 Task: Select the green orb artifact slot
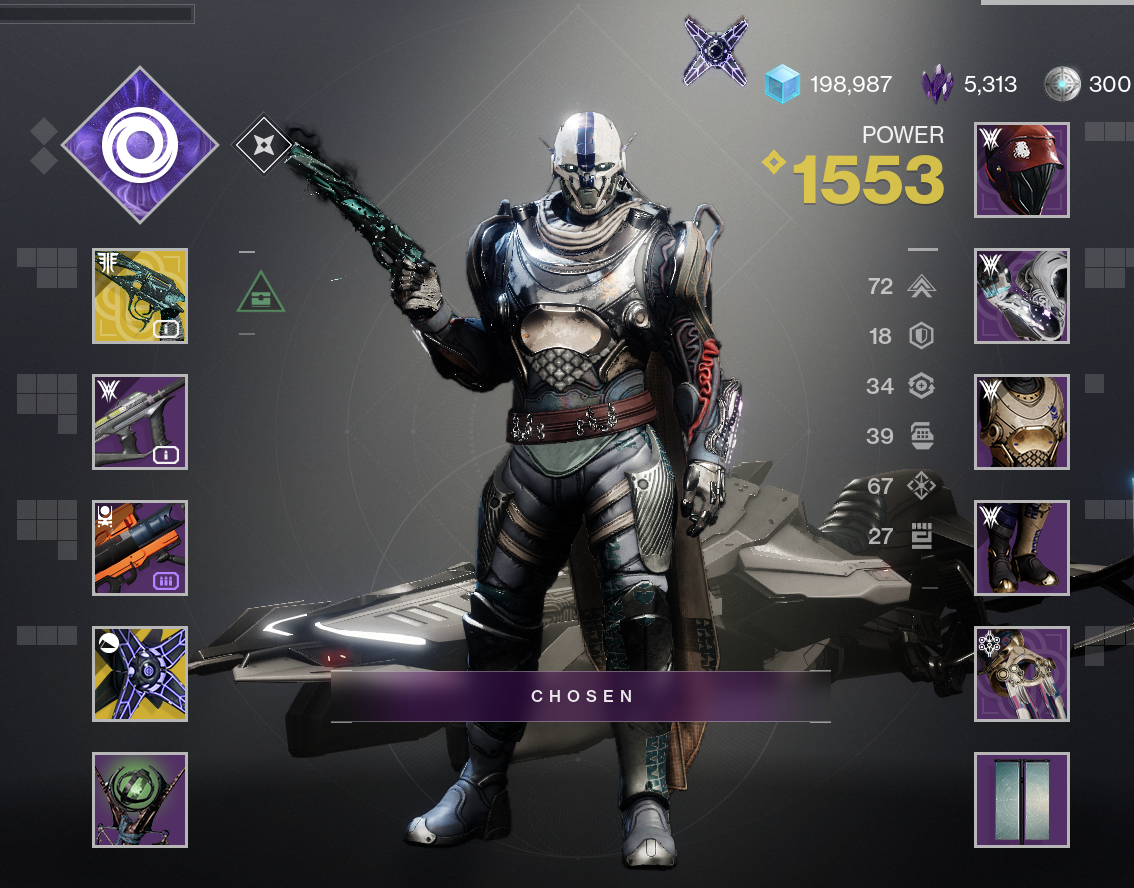pos(140,800)
